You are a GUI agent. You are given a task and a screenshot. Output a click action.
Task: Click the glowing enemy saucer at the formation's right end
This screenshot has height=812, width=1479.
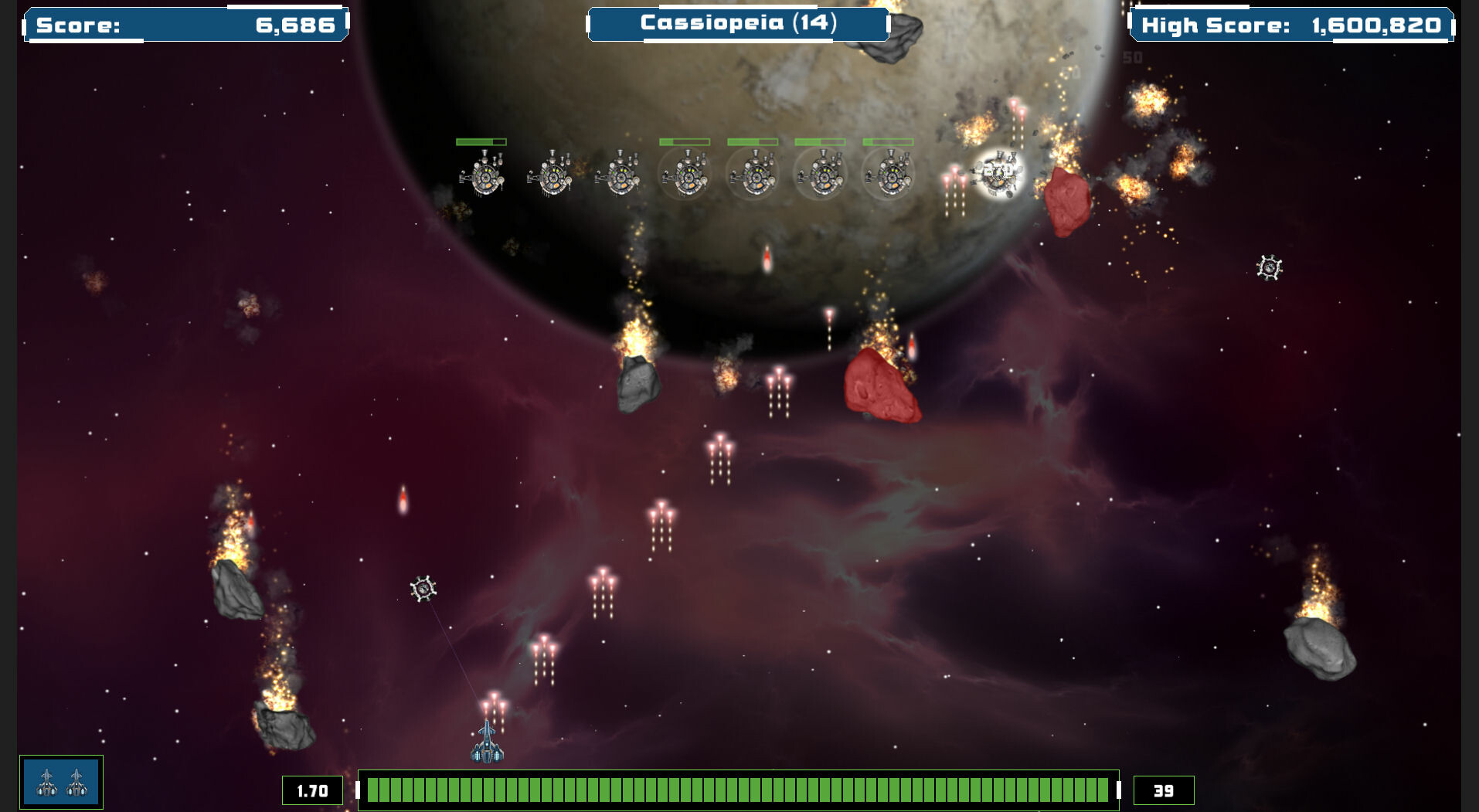point(997,172)
